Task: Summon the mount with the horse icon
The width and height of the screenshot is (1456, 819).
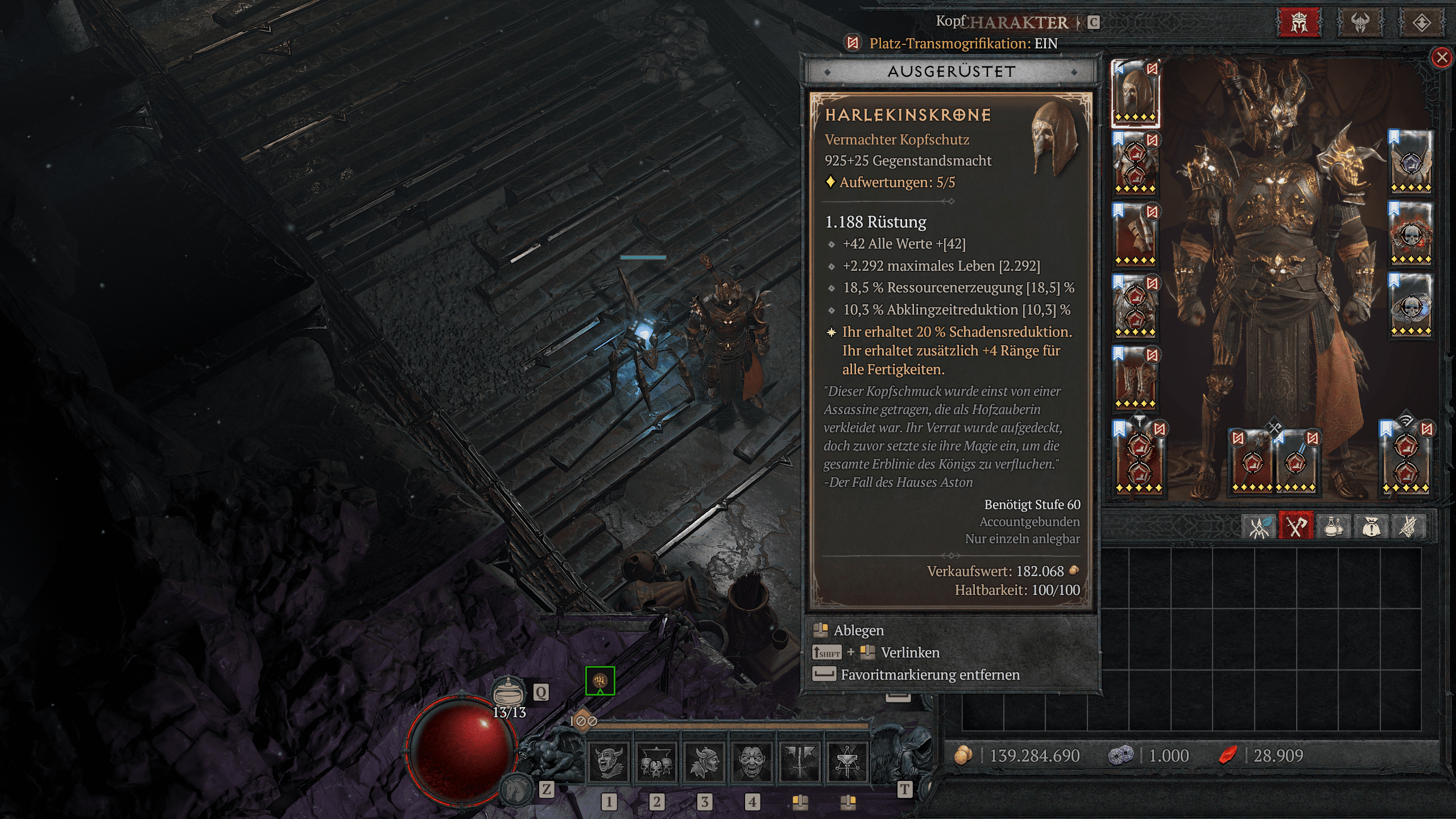Action: point(516,789)
